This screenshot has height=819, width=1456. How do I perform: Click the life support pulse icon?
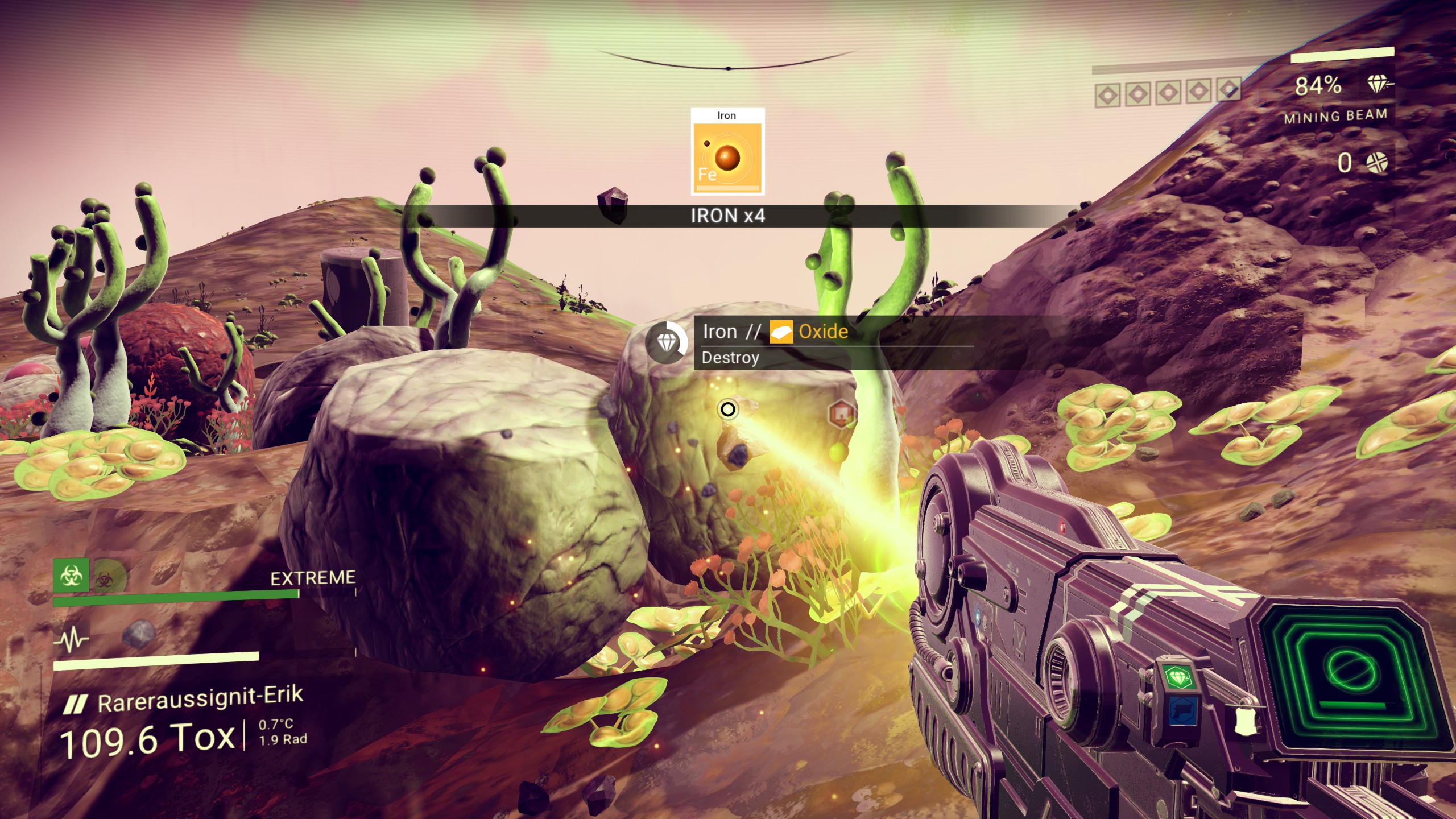(72, 640)
